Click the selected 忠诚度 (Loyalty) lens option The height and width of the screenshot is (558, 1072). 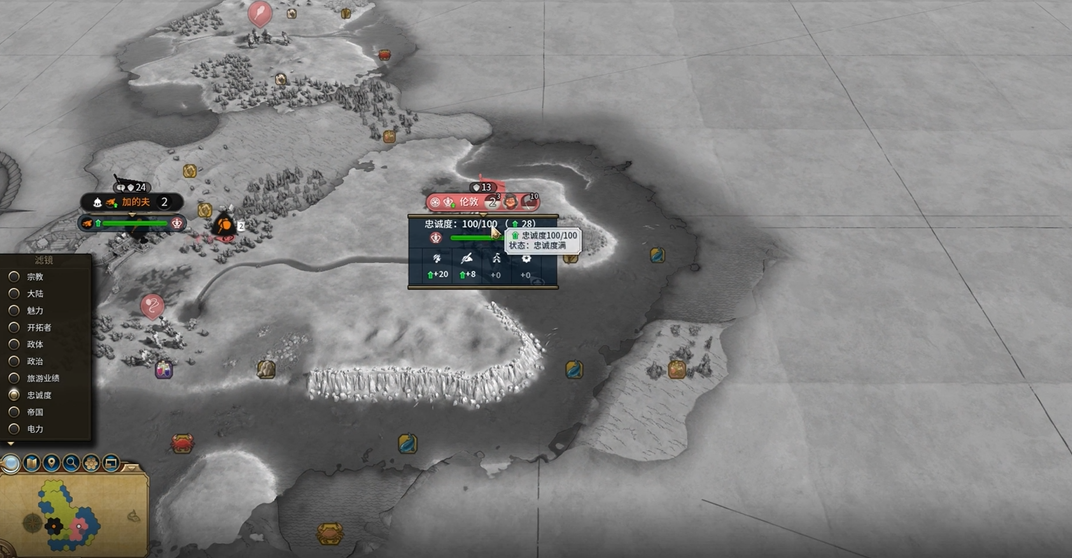[15, 395]
